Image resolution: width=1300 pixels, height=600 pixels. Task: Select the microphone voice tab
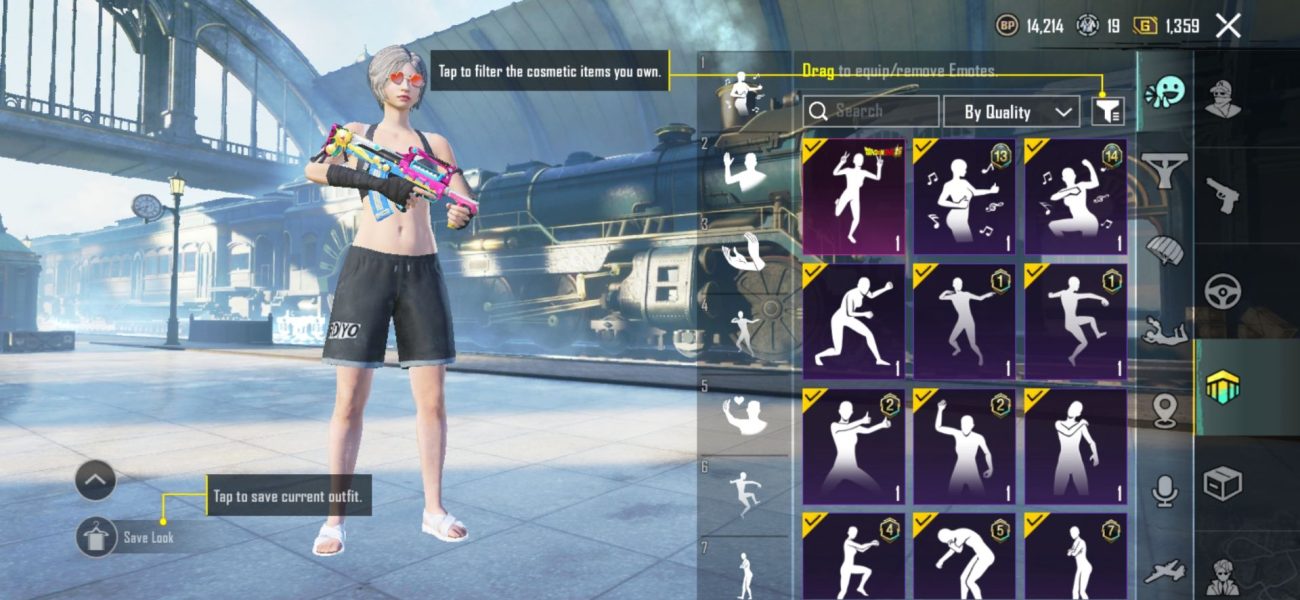click(x=1164, y=490)
